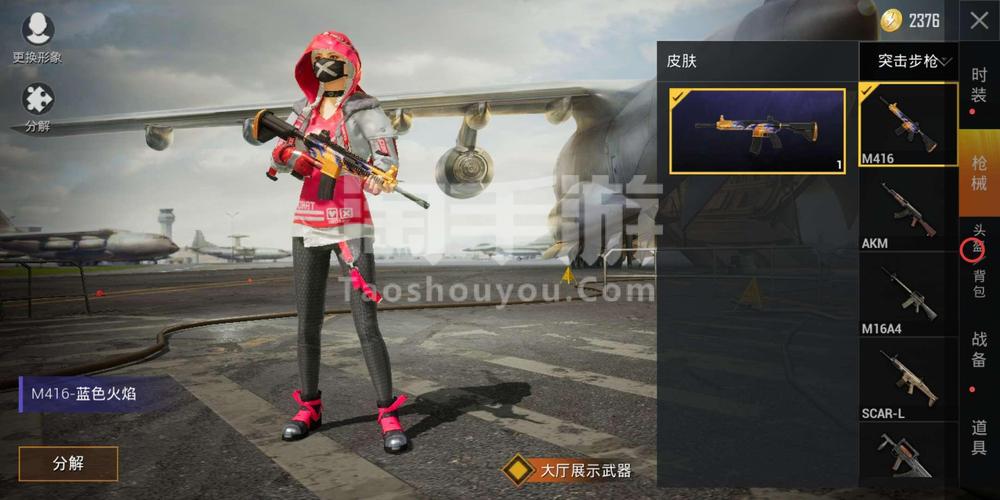Close the inventory screen with the X
Image resolution: width=1000 pixels, height=500 pixels.
coord(979,20)
